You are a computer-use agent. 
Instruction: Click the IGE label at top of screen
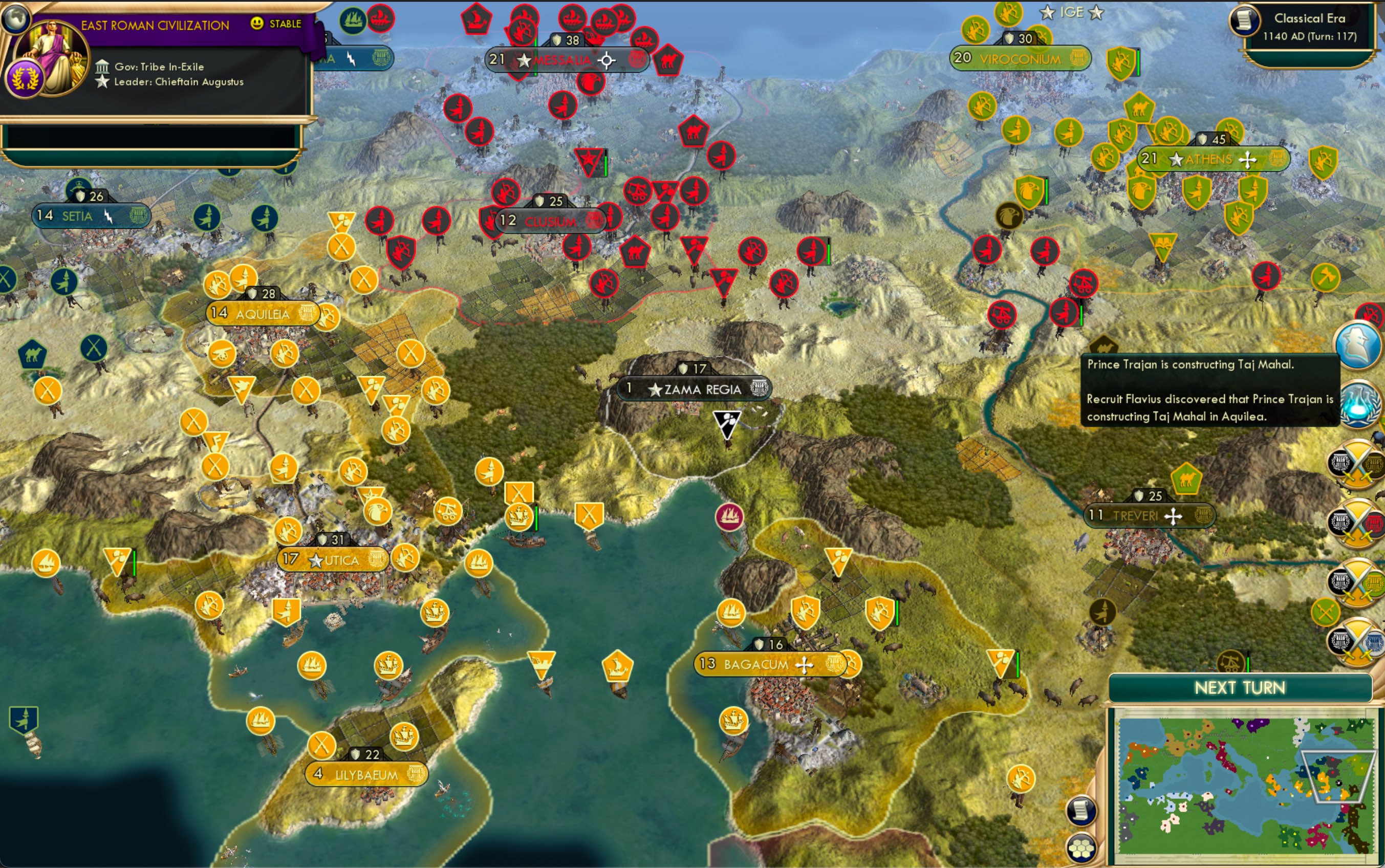click(1073, 11)
